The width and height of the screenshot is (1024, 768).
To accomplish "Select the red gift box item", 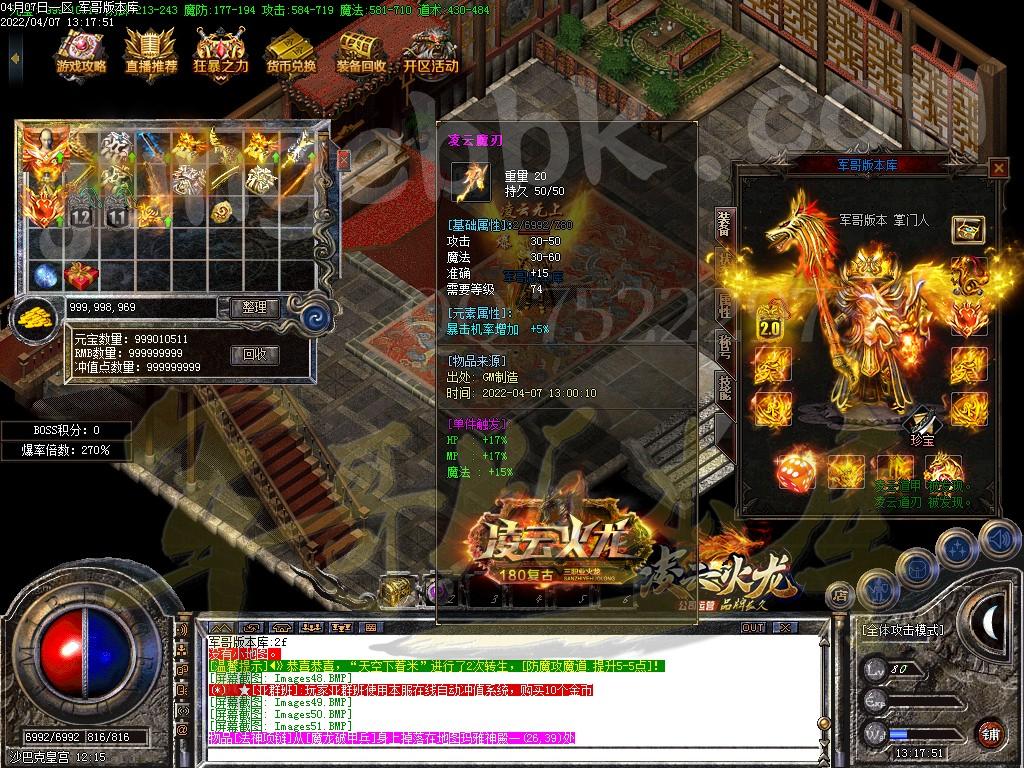I will pos(81,274).
